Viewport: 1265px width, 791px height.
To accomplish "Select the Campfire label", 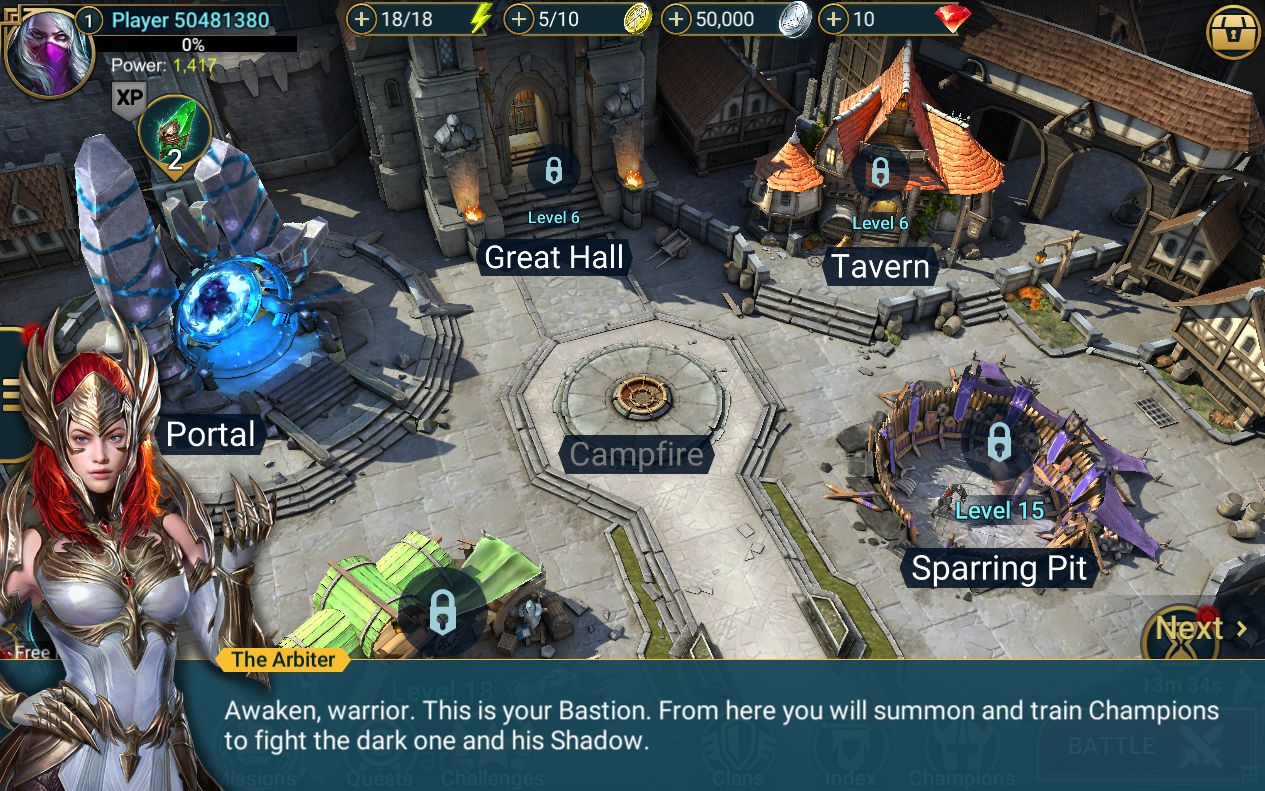I will [x=636, y=455].
